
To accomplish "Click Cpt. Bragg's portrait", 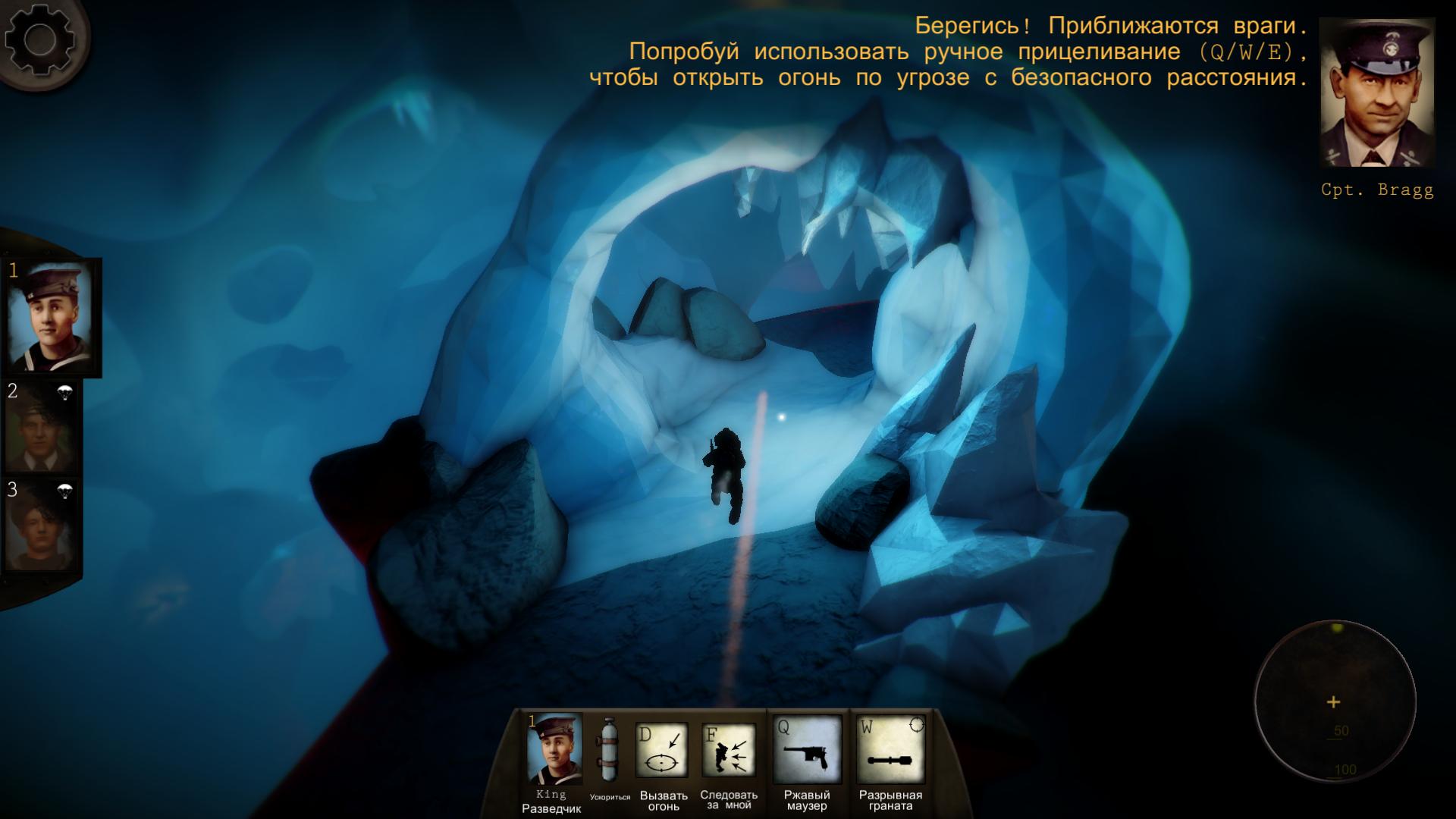I will [1376, 93].
